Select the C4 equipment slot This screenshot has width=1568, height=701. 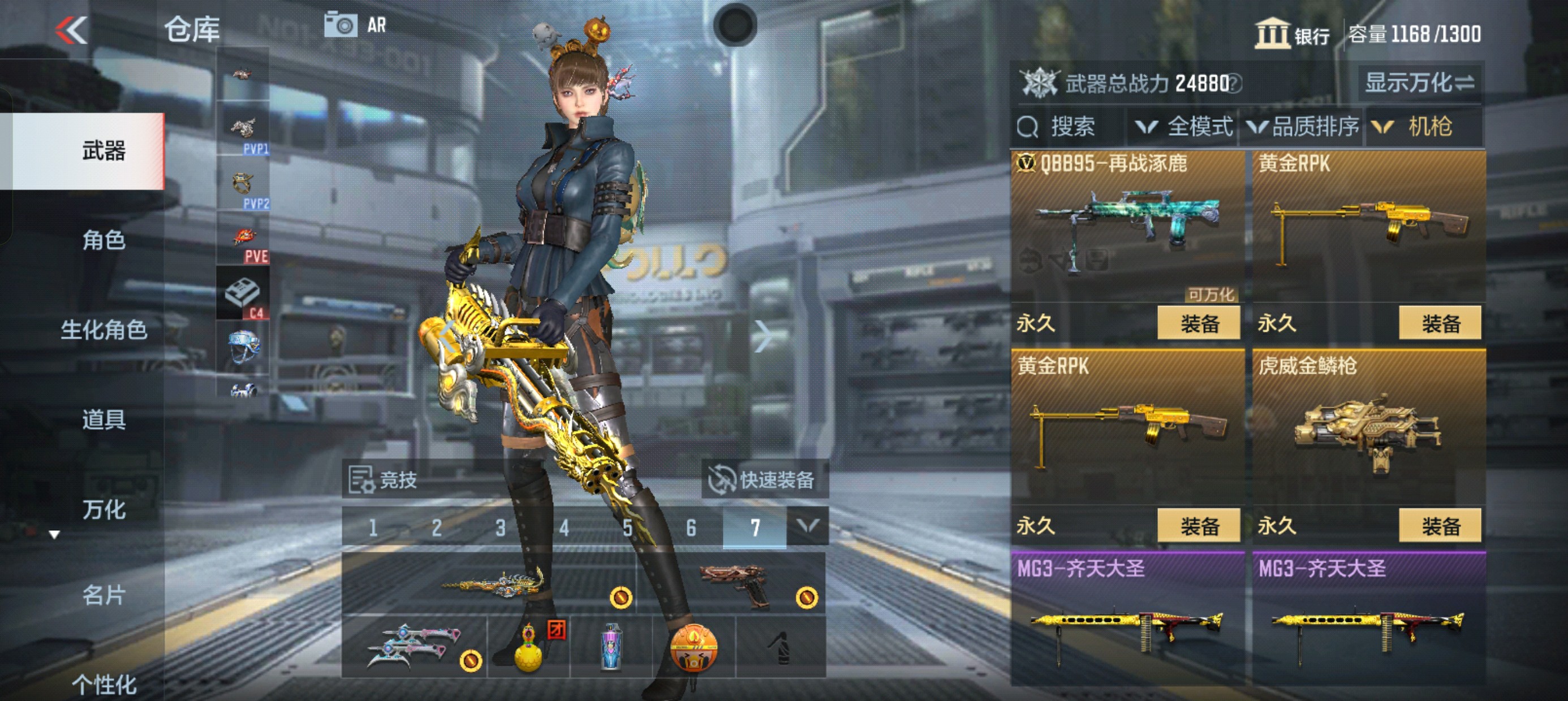pos(243,296)
